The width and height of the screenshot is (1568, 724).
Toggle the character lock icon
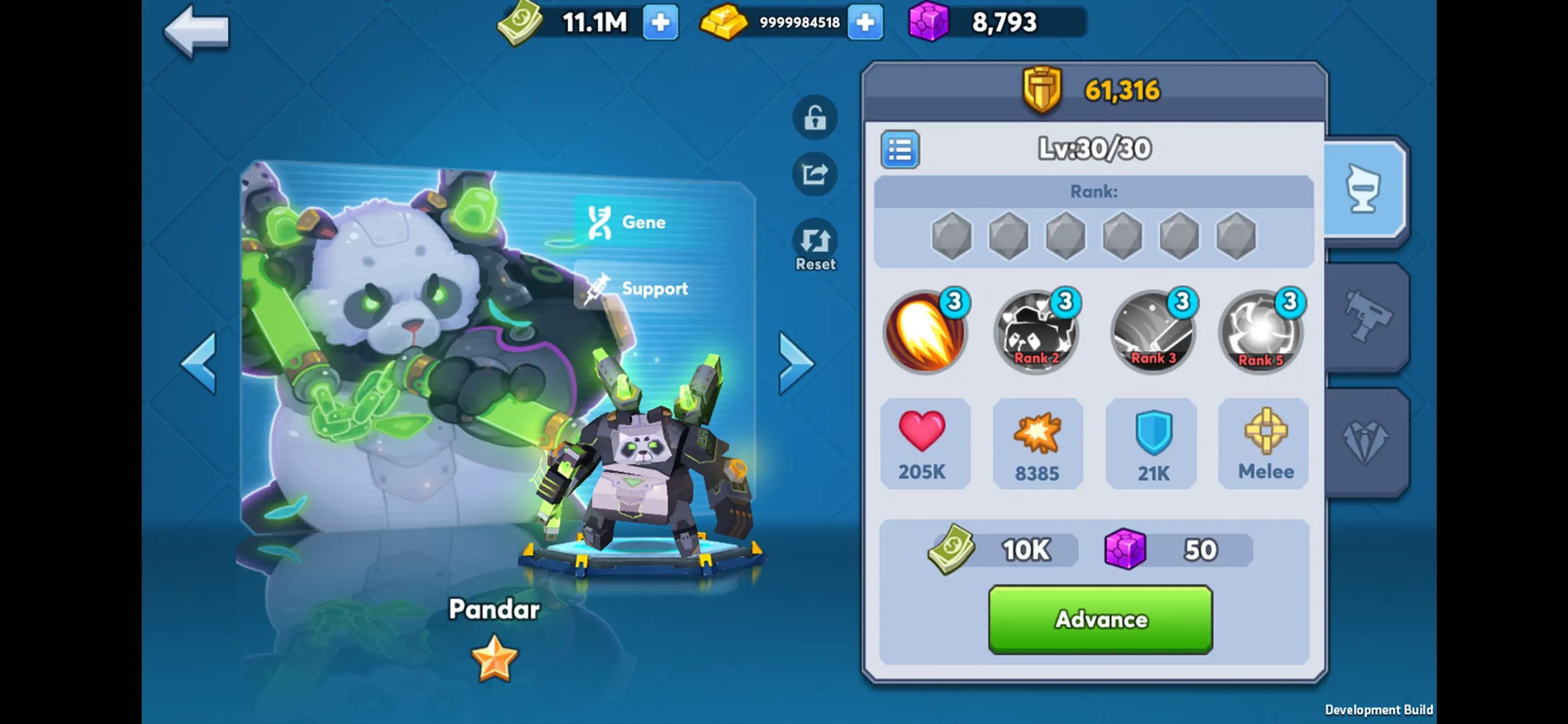(814, 118)
